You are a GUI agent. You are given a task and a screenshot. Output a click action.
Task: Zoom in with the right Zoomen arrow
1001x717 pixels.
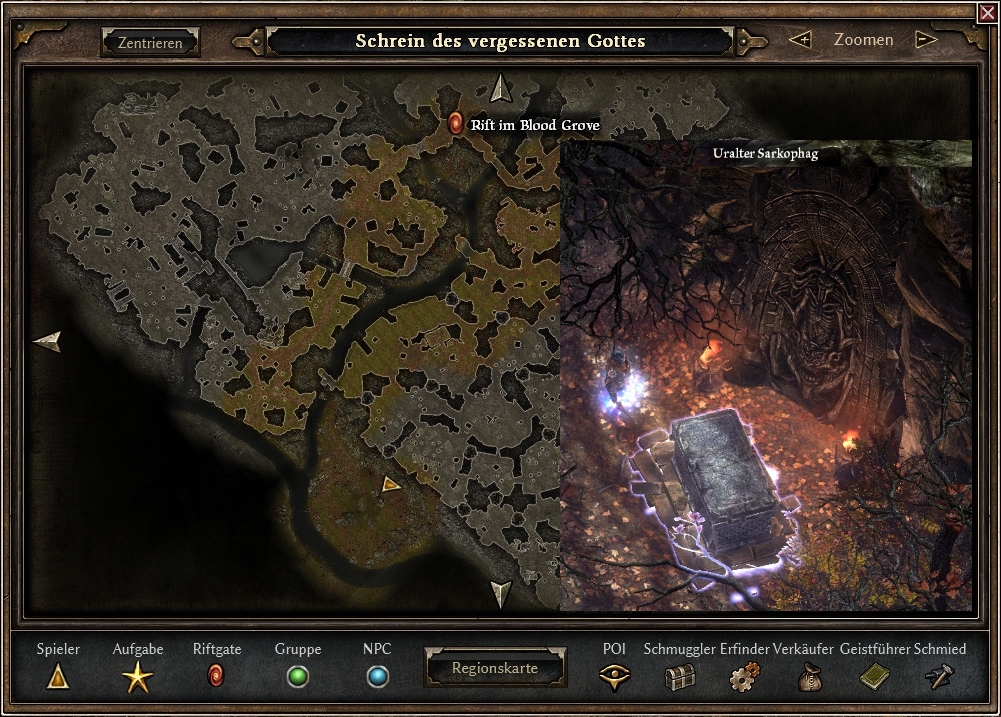pyautogui.click(x=926, y=40)
